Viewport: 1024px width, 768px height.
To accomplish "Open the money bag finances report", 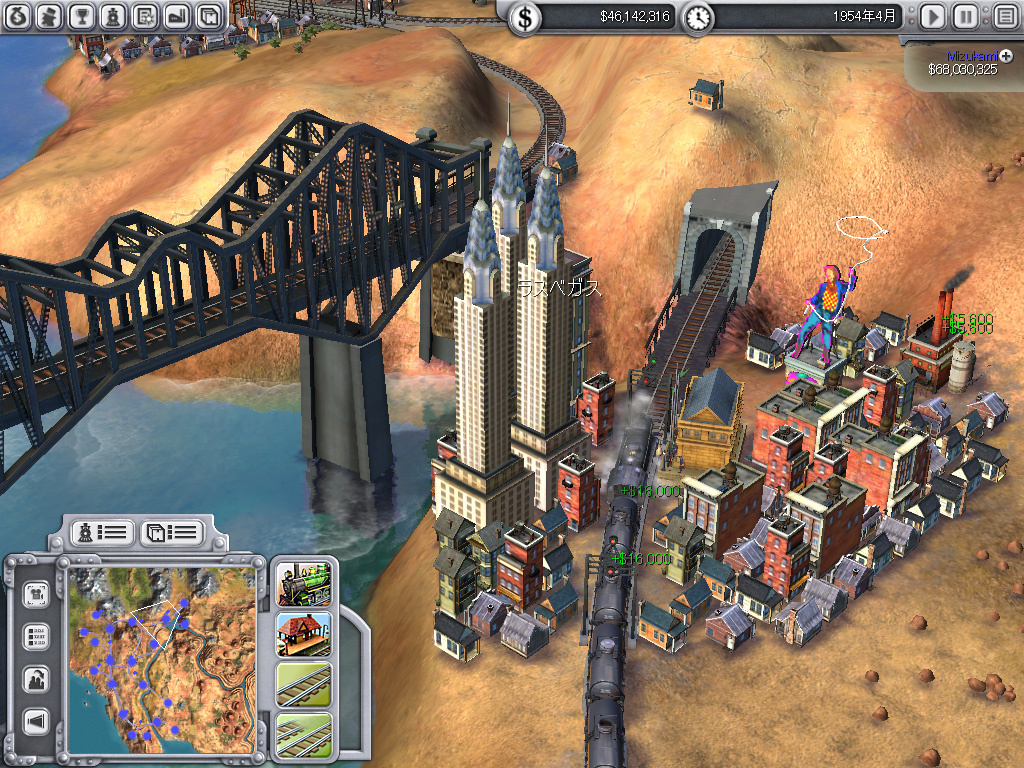I will (18, 16).
